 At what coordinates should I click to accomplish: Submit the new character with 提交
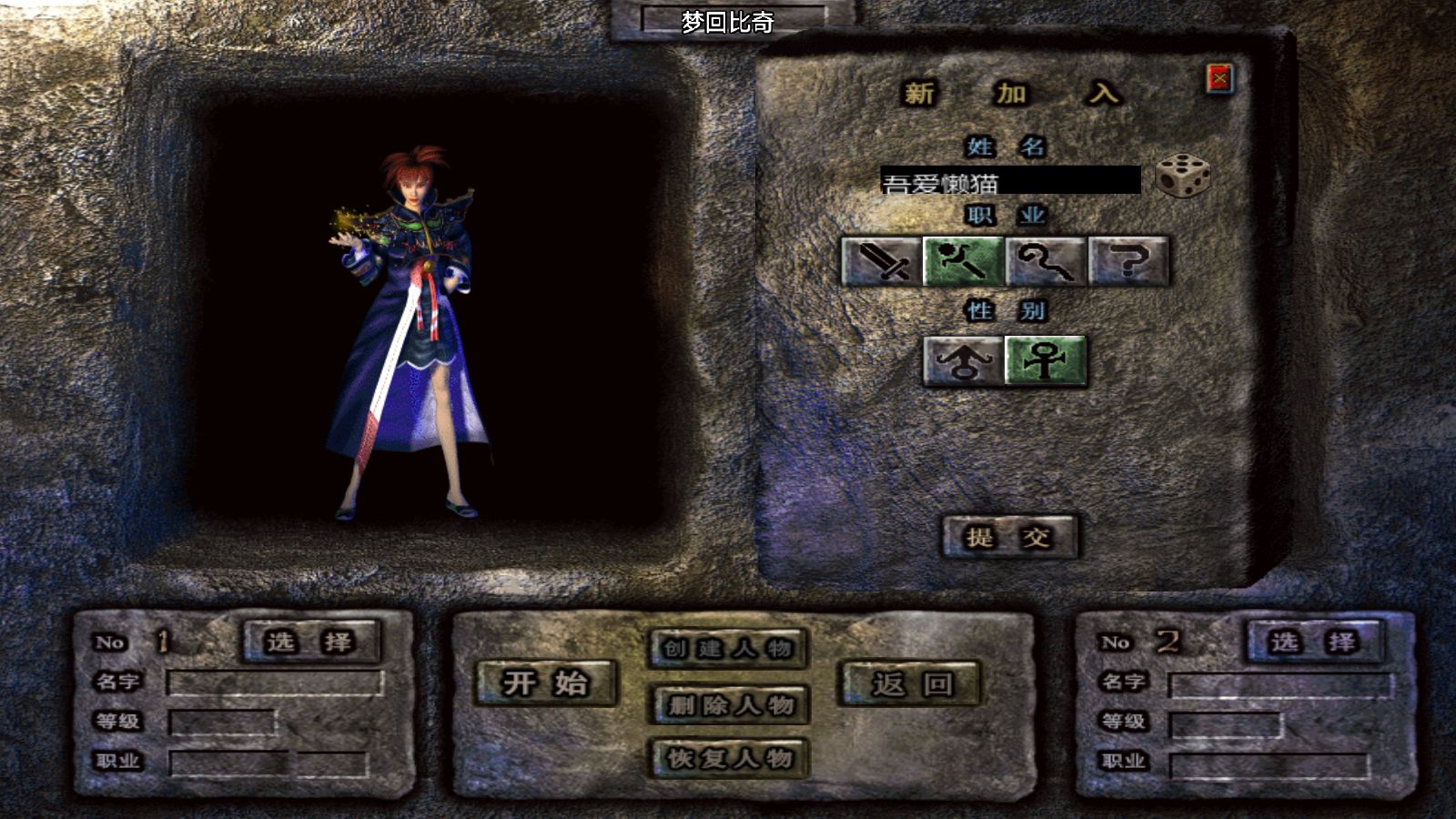point(1009,537)
